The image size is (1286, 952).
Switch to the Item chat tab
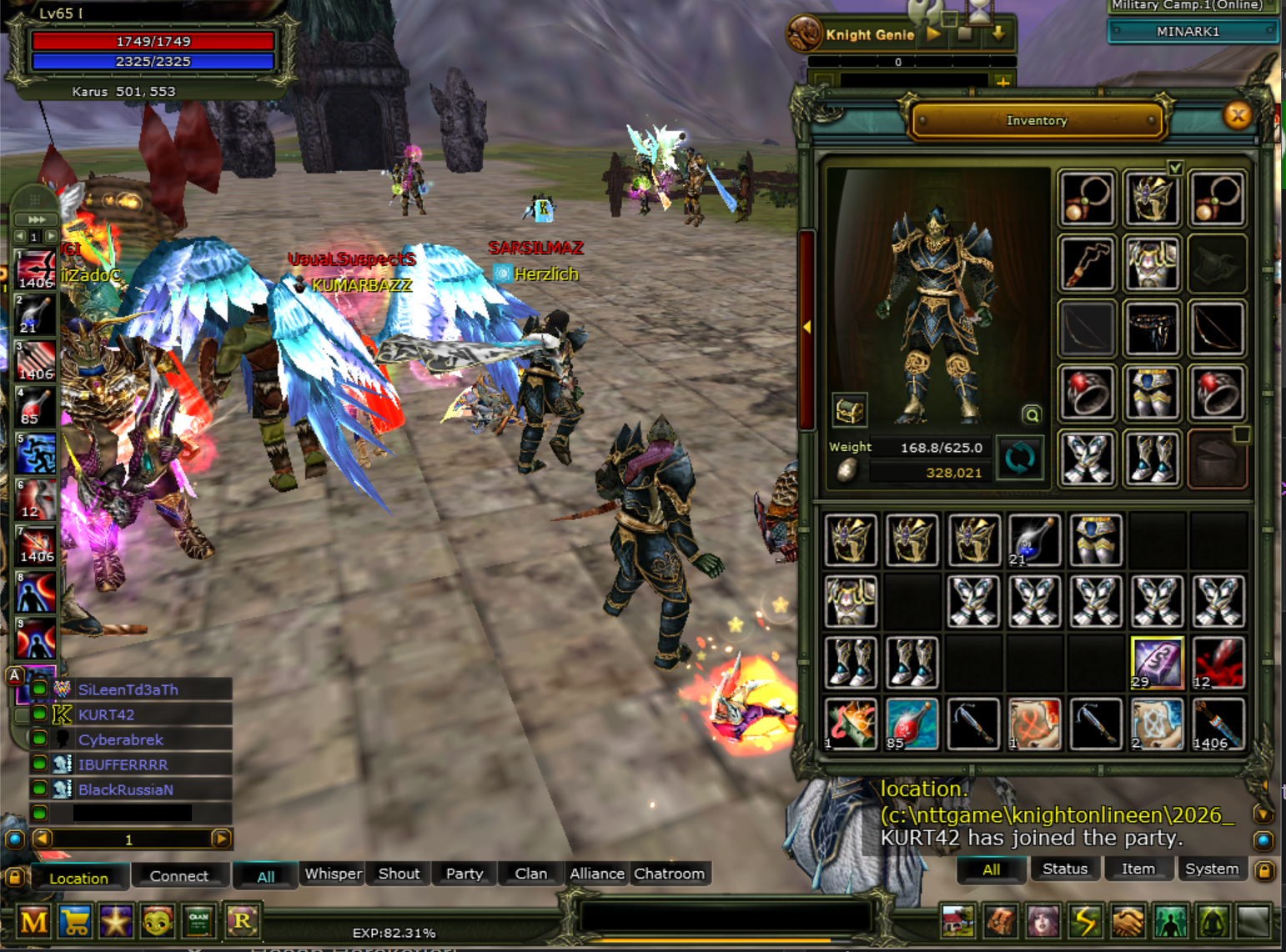point(1138,868)
